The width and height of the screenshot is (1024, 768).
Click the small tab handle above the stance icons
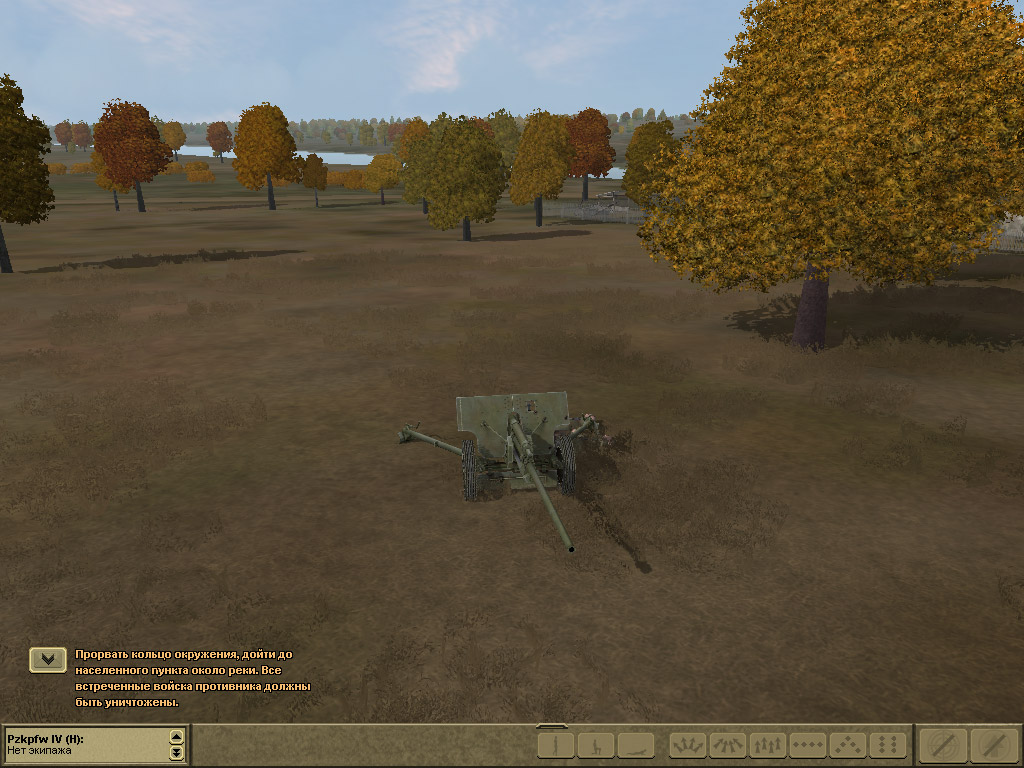552,726
